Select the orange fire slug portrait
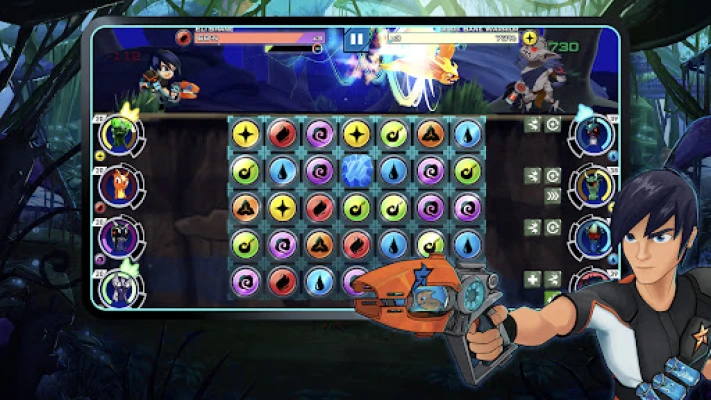This screenshot has width=711, height=400. [119, 185]
